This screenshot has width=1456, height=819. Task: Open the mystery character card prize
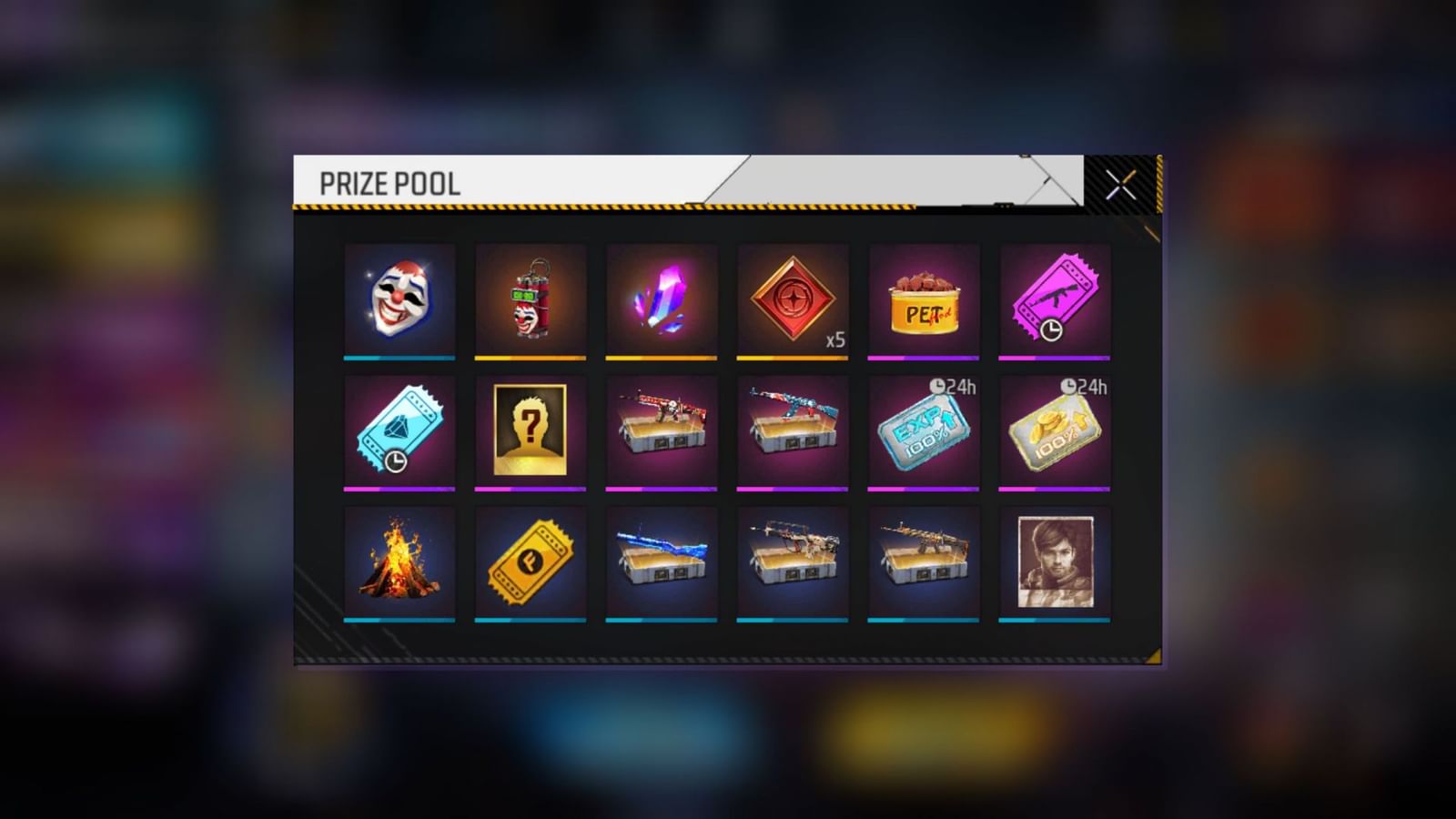pos(531,430)
